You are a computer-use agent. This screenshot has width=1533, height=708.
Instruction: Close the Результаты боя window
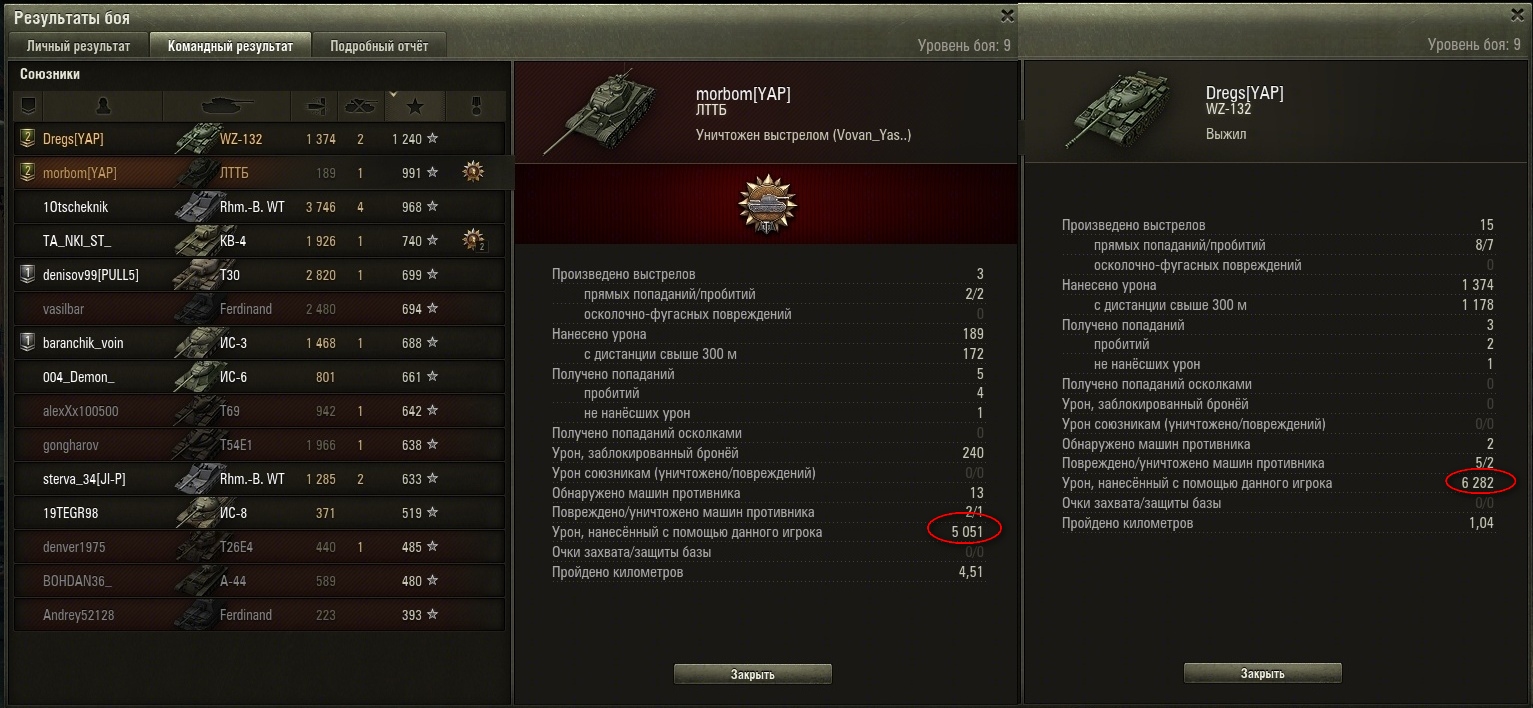(x=1006, y=15)
